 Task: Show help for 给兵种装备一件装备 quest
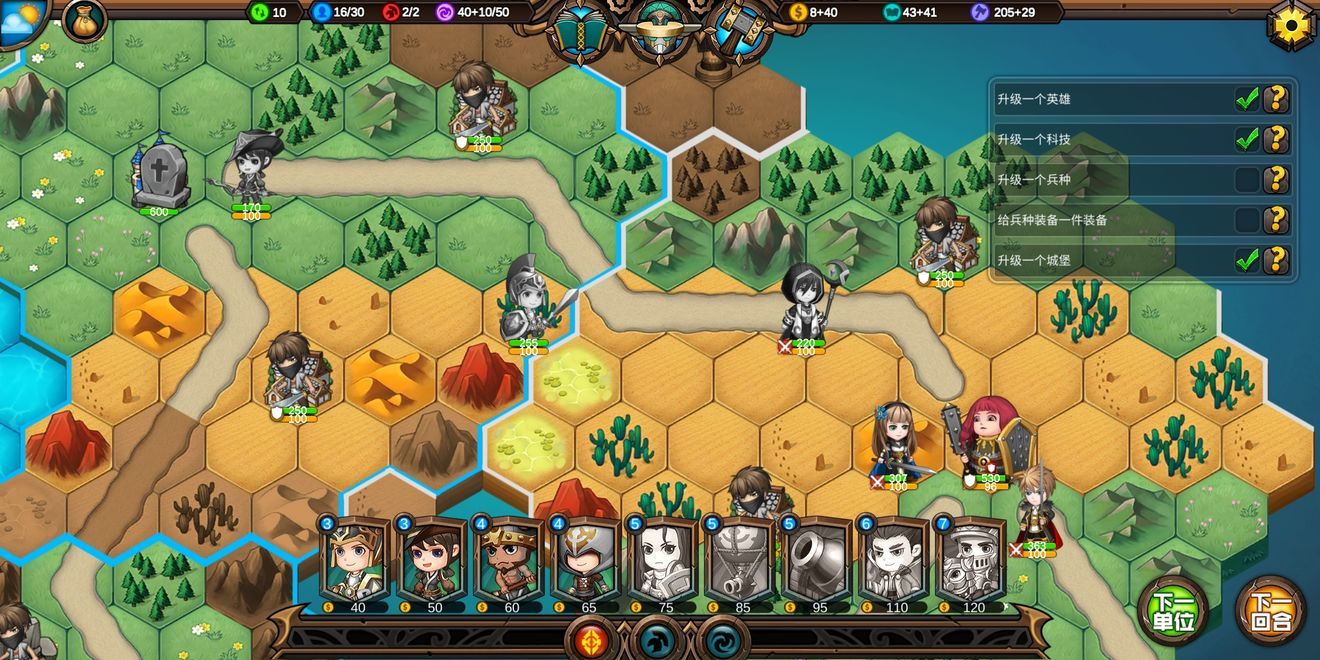pyautogui.click(x=1275, y=220)
